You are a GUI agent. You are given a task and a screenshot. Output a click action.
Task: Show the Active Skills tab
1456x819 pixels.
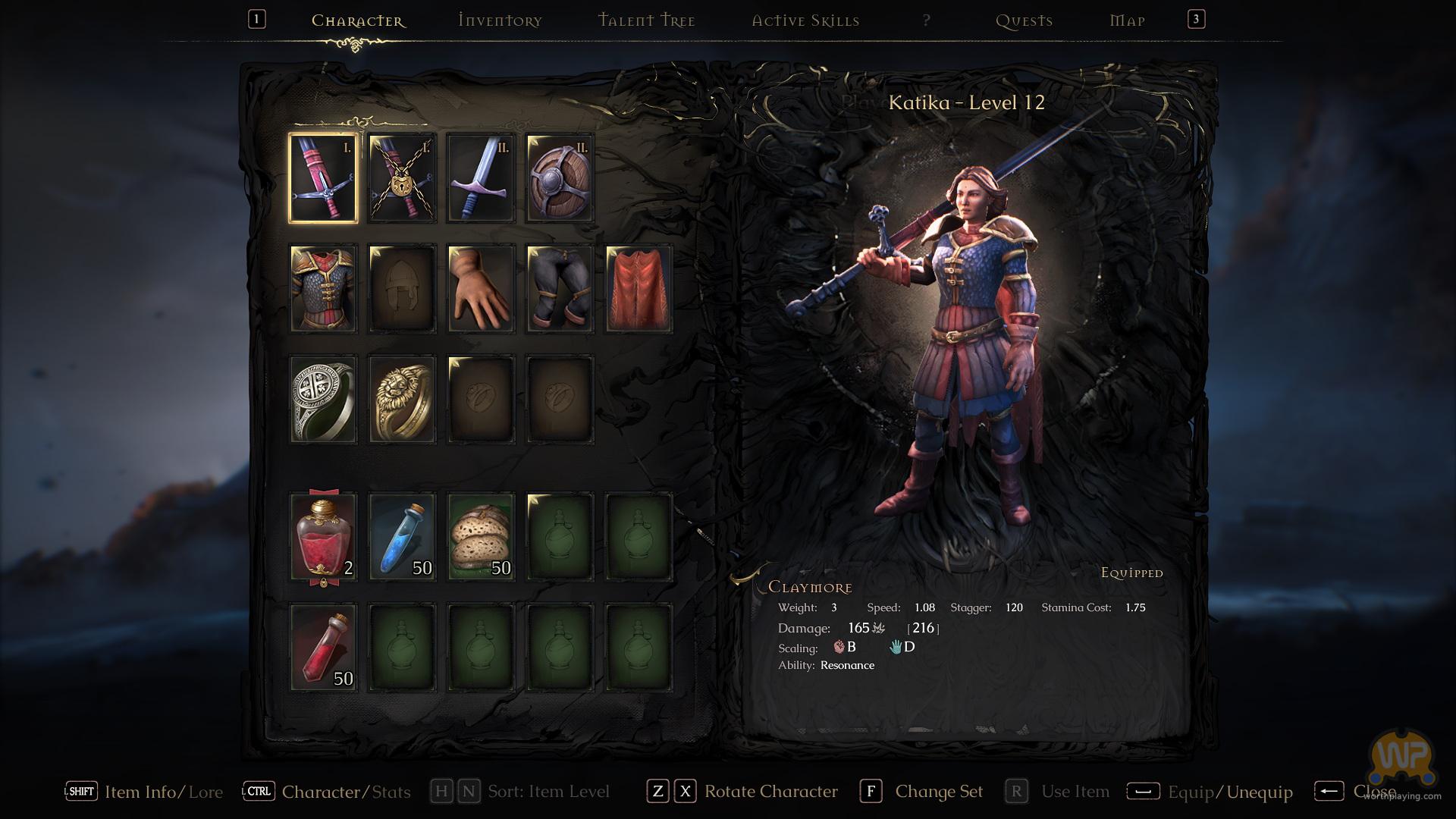[x=805, y=20]
